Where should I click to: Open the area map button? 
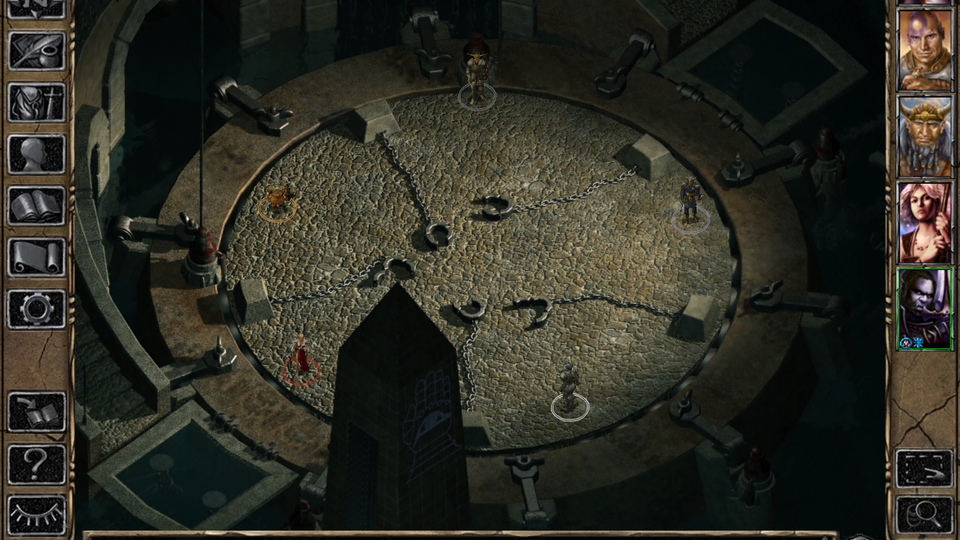pyautogui.click(x=37, y=8)
